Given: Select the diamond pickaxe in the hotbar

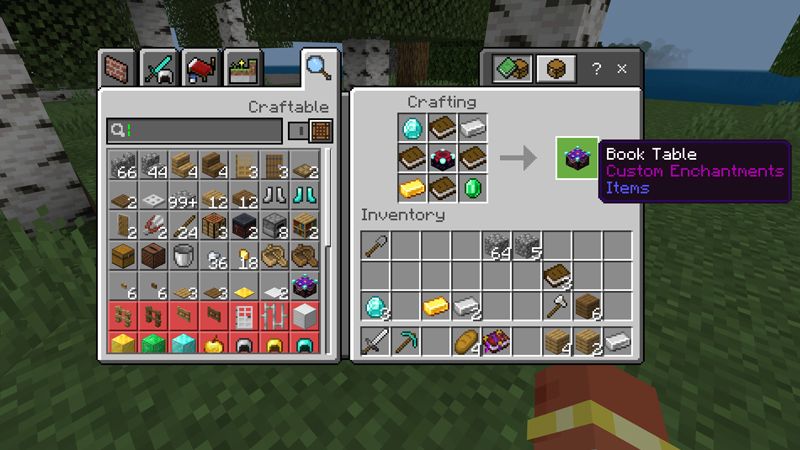Looking at the screenshot, I should point(407,342).
